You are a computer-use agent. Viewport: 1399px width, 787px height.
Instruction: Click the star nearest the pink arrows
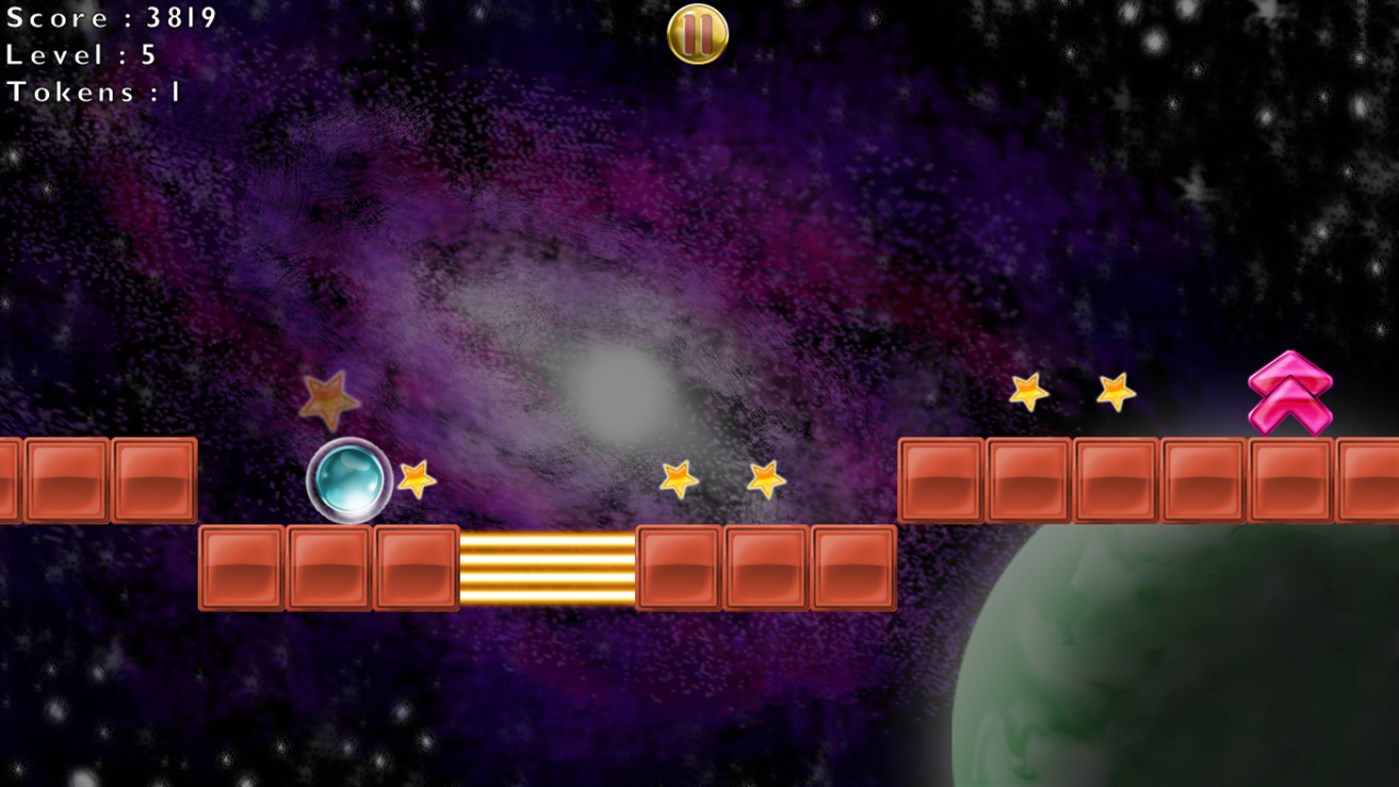(x=1115, y=392)
